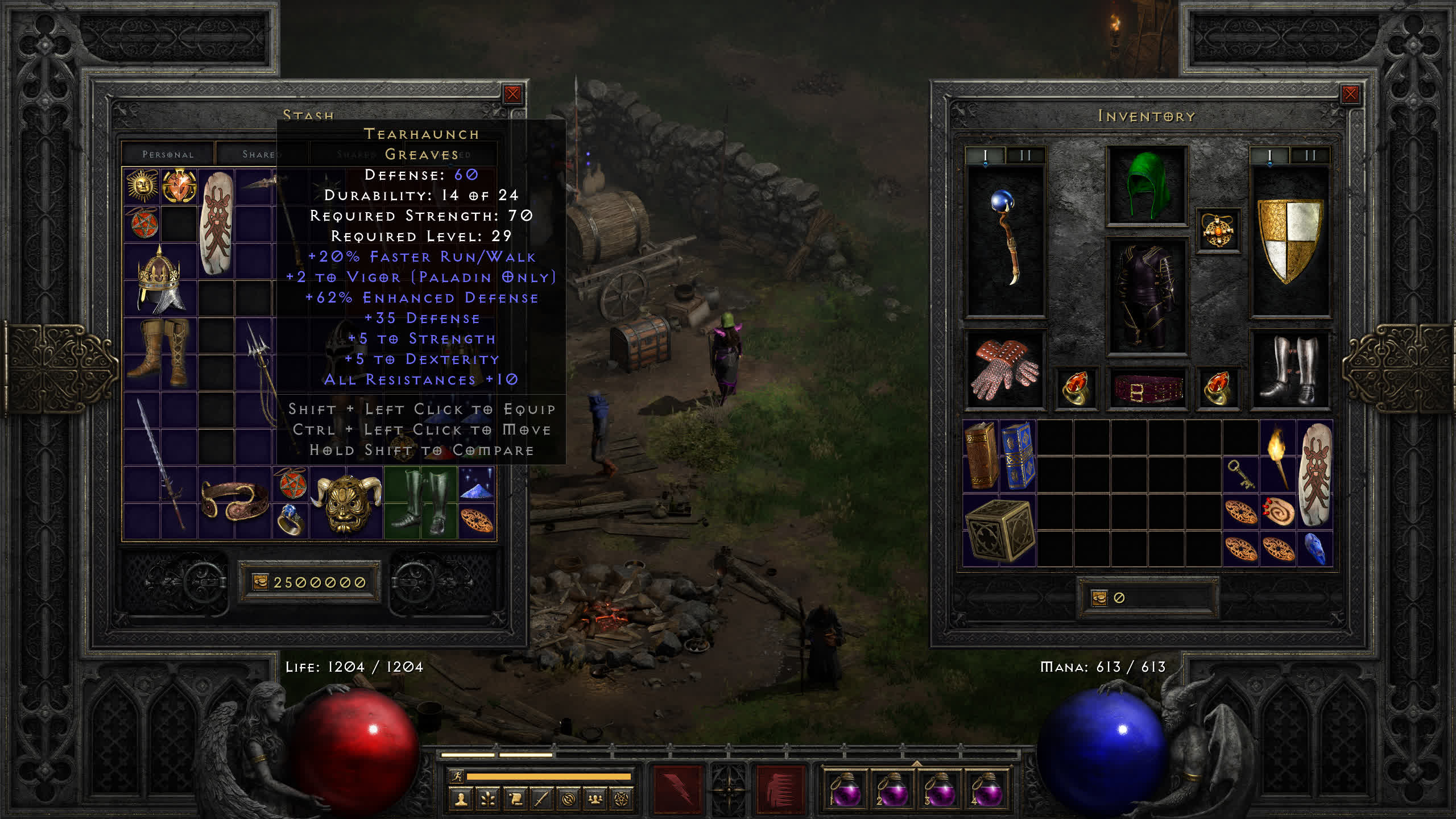Close the Stash panel
The height and width of the screenshot is (819, 1456).
coord(512,94)
